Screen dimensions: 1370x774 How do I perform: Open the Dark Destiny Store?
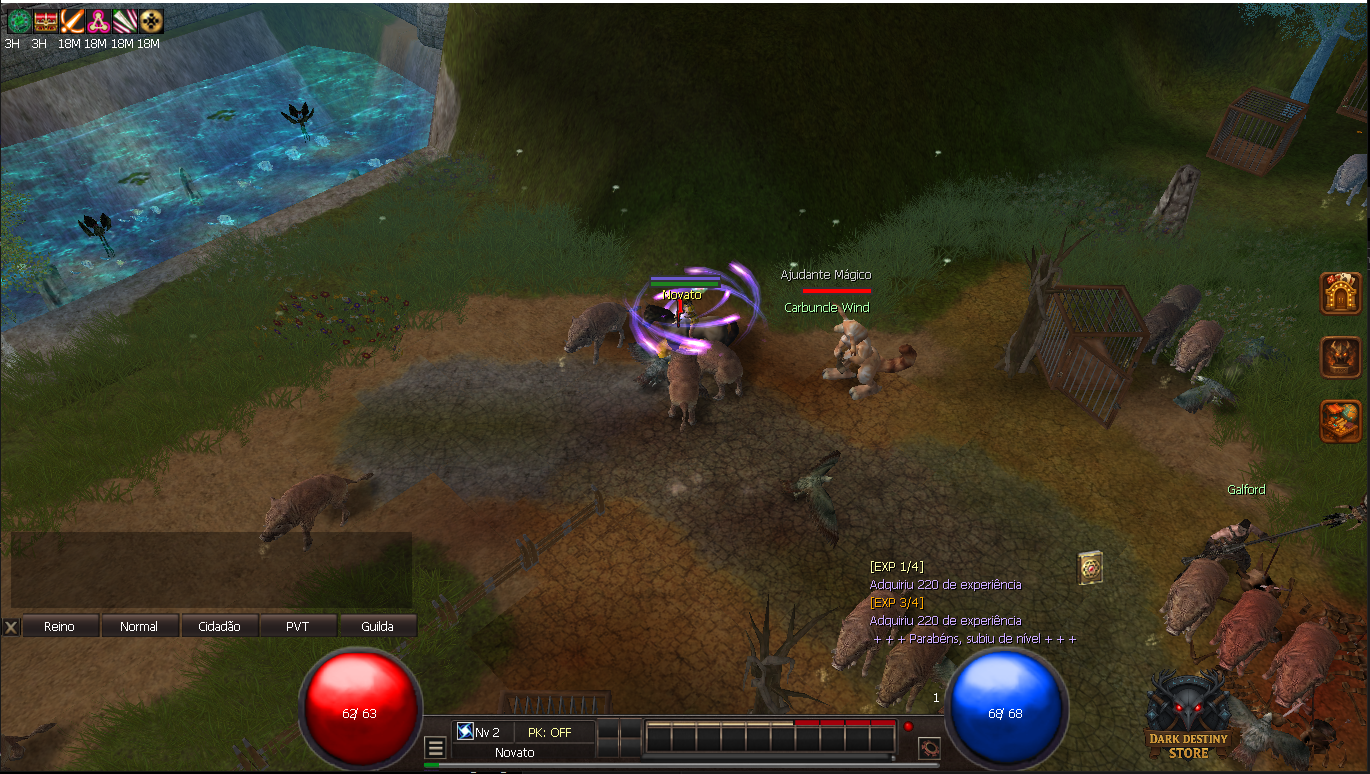point(1187,716)
